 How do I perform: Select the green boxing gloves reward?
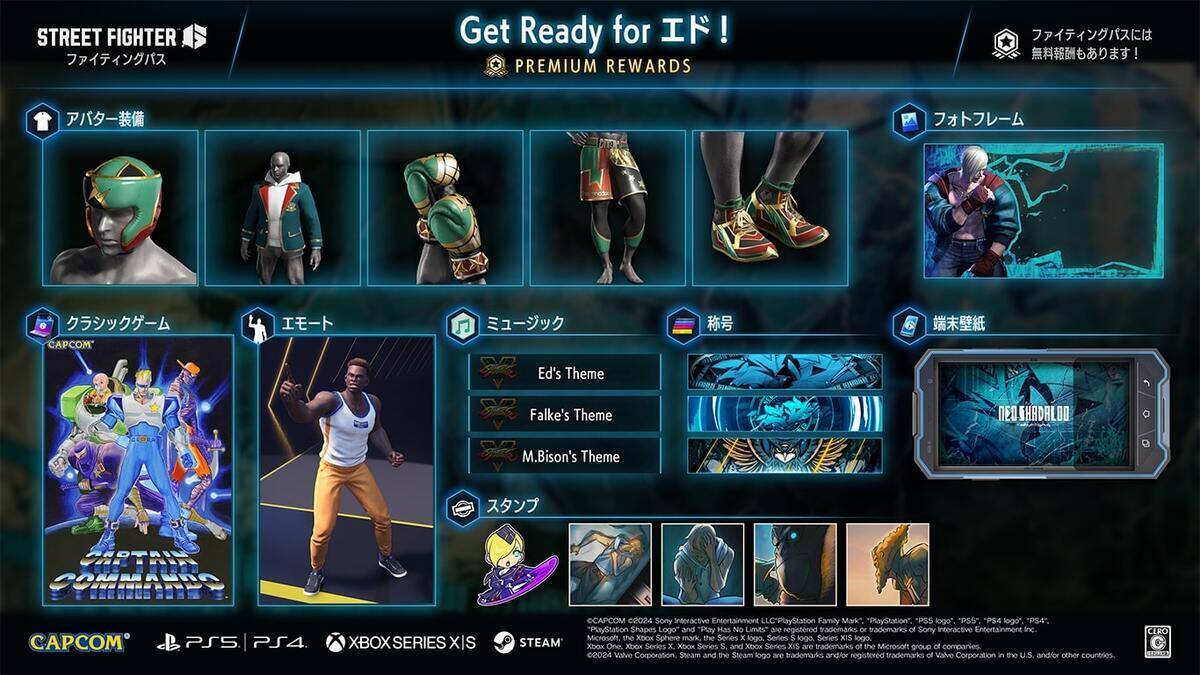click(x=445, y=208)
